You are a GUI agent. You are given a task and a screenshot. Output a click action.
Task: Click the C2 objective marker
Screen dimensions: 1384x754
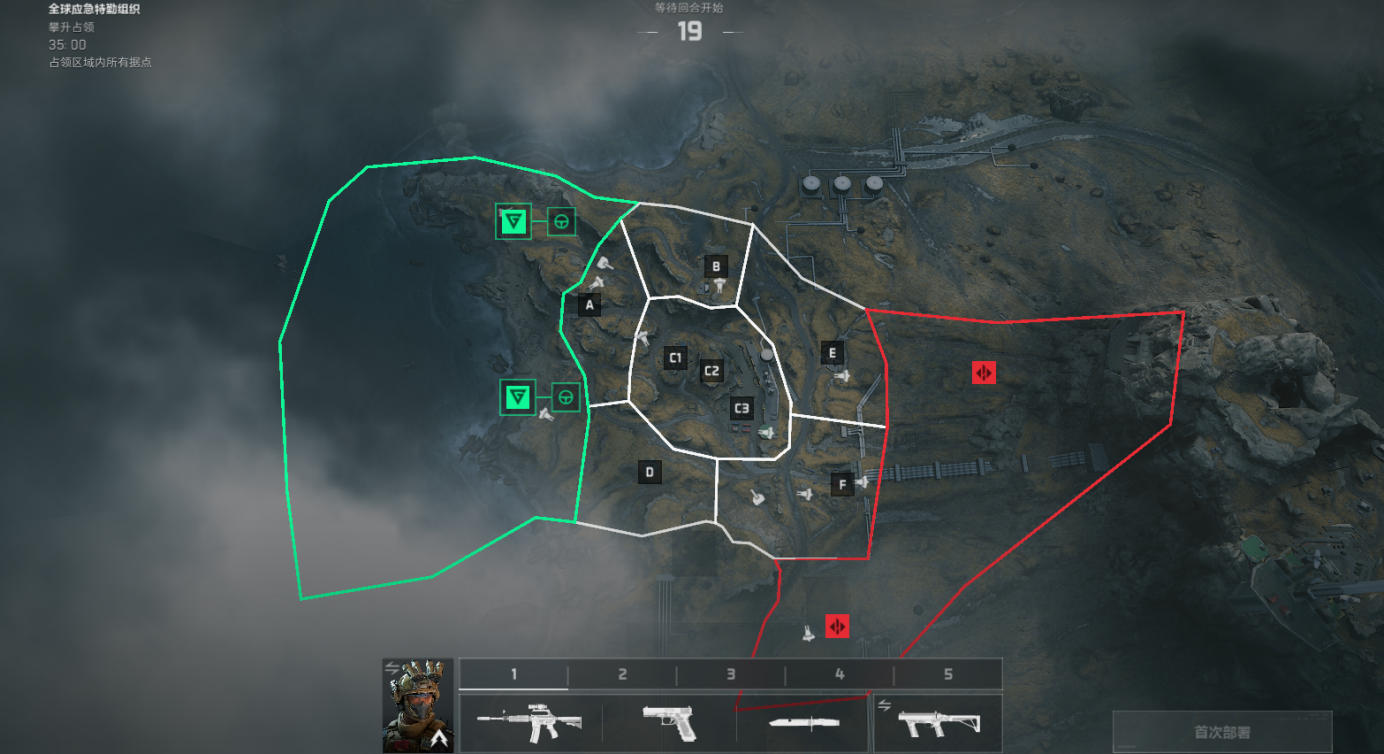[711, 372]
